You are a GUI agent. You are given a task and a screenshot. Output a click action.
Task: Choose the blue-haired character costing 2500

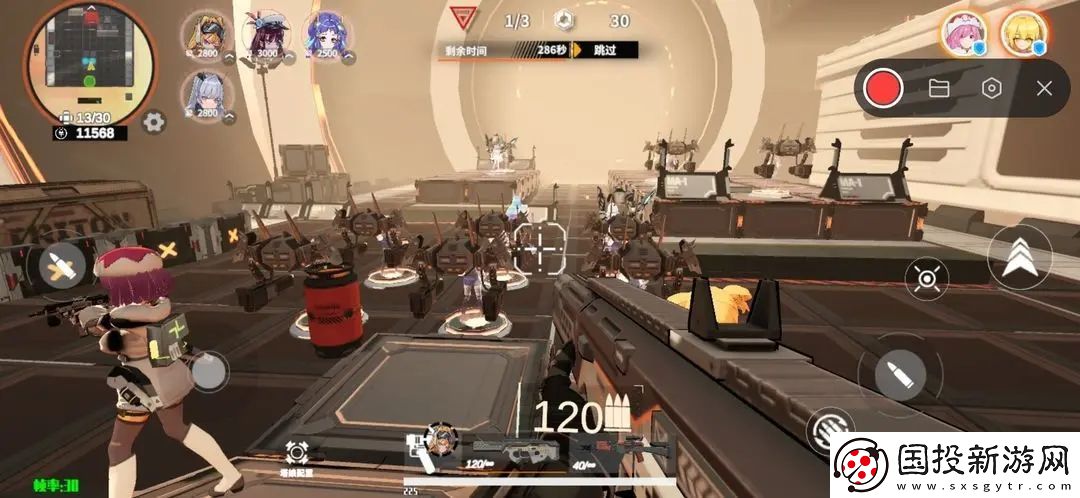327,37
